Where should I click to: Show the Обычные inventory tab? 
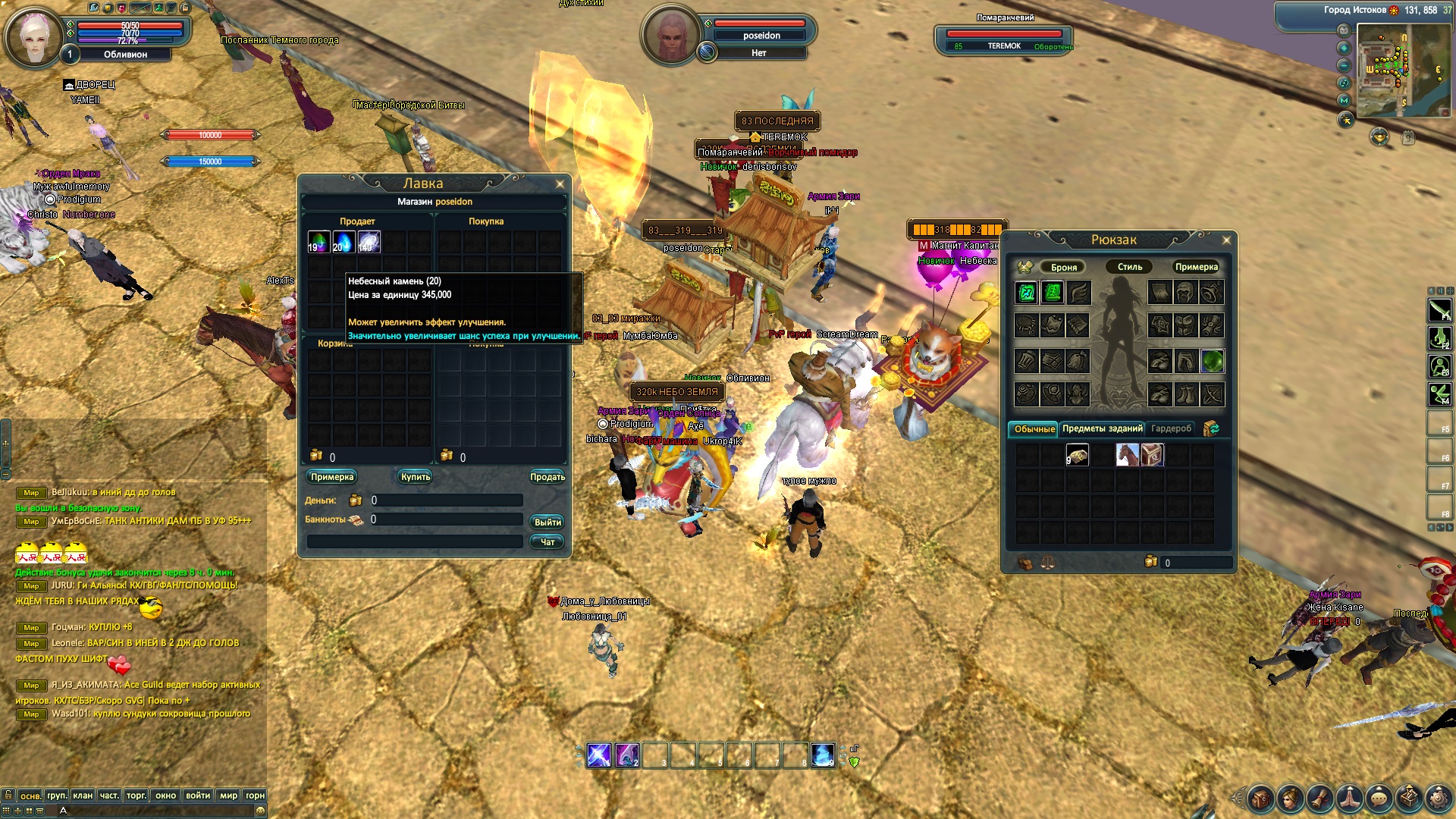click(x=1034, y=429)
